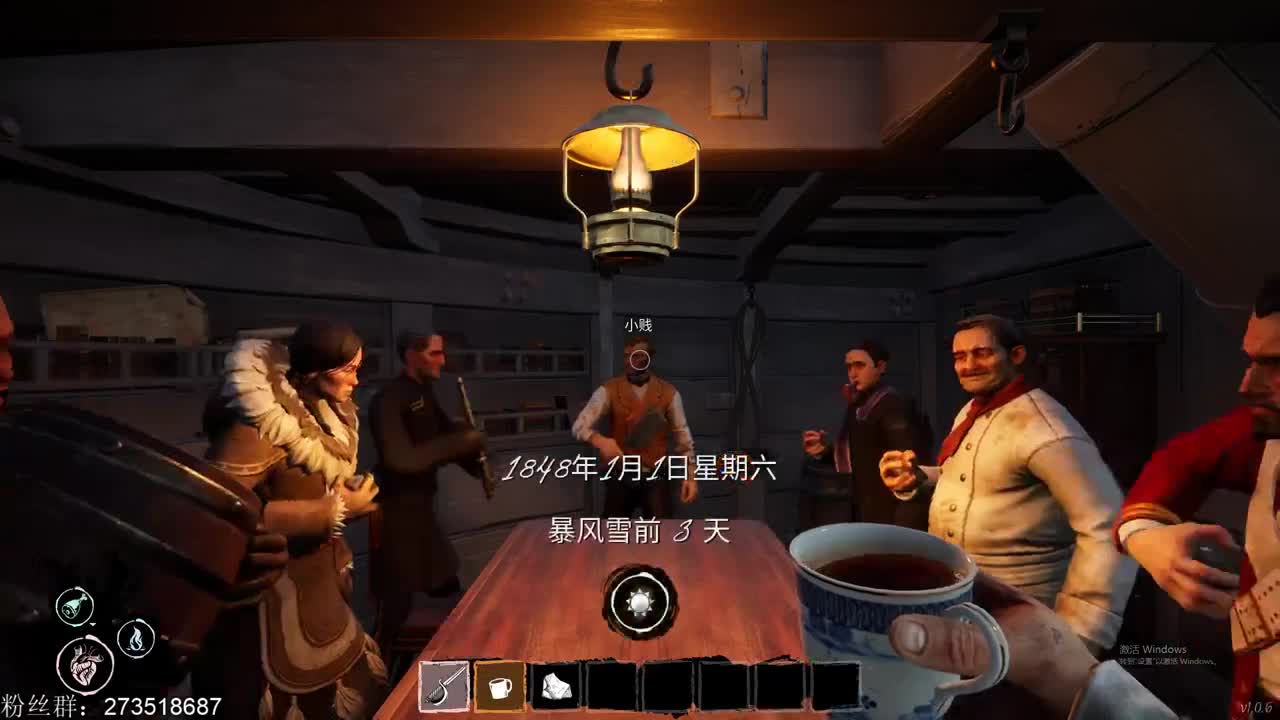Click the ring around the sun dial
Screen dimensions: 1280x720
tap(638, 578)
